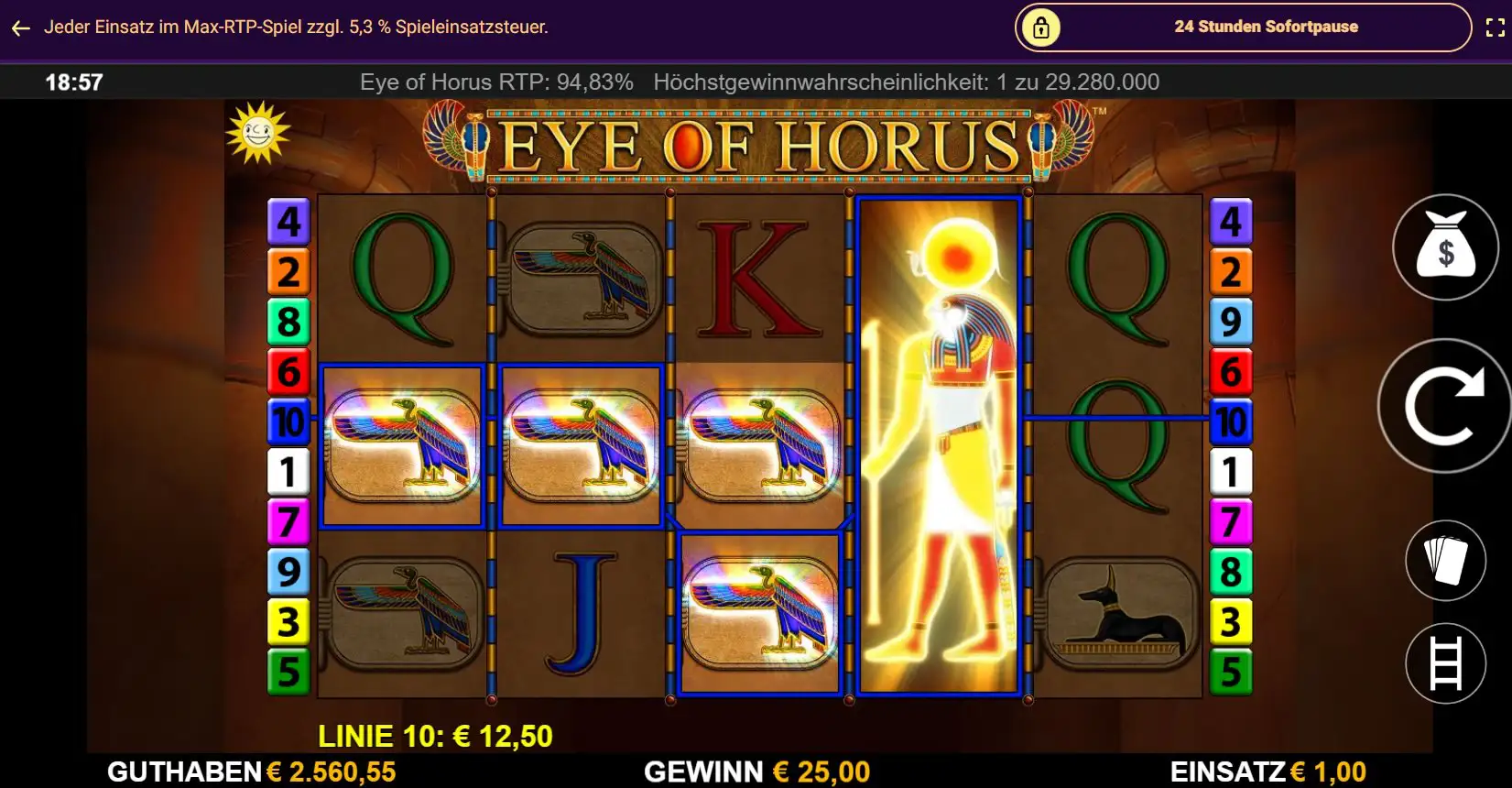
Task: Toggle fullscreen mode with the corner brackets icon
Action: [x=1495, y=27]
